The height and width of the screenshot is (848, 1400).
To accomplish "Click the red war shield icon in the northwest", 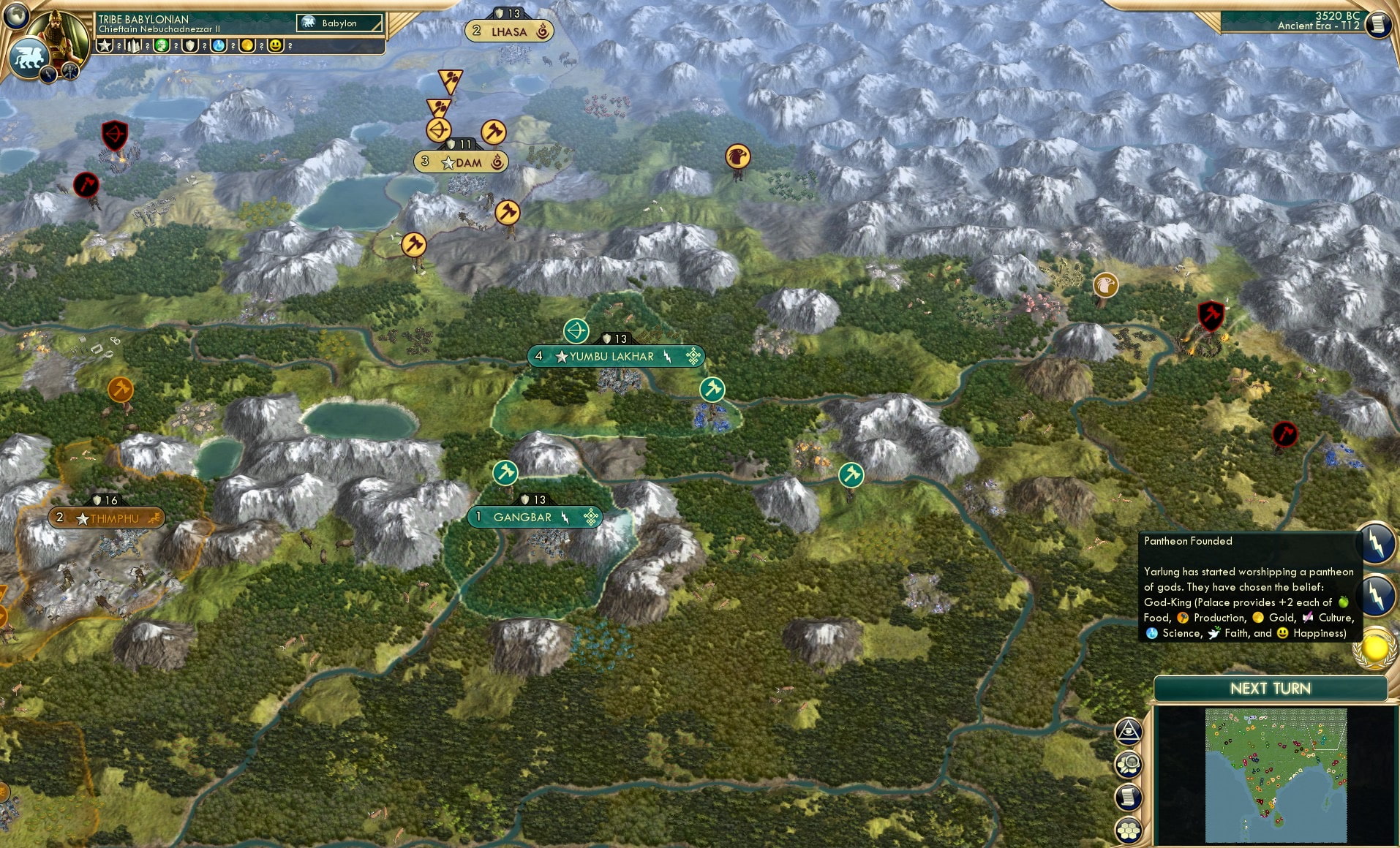I will (114, 135).
